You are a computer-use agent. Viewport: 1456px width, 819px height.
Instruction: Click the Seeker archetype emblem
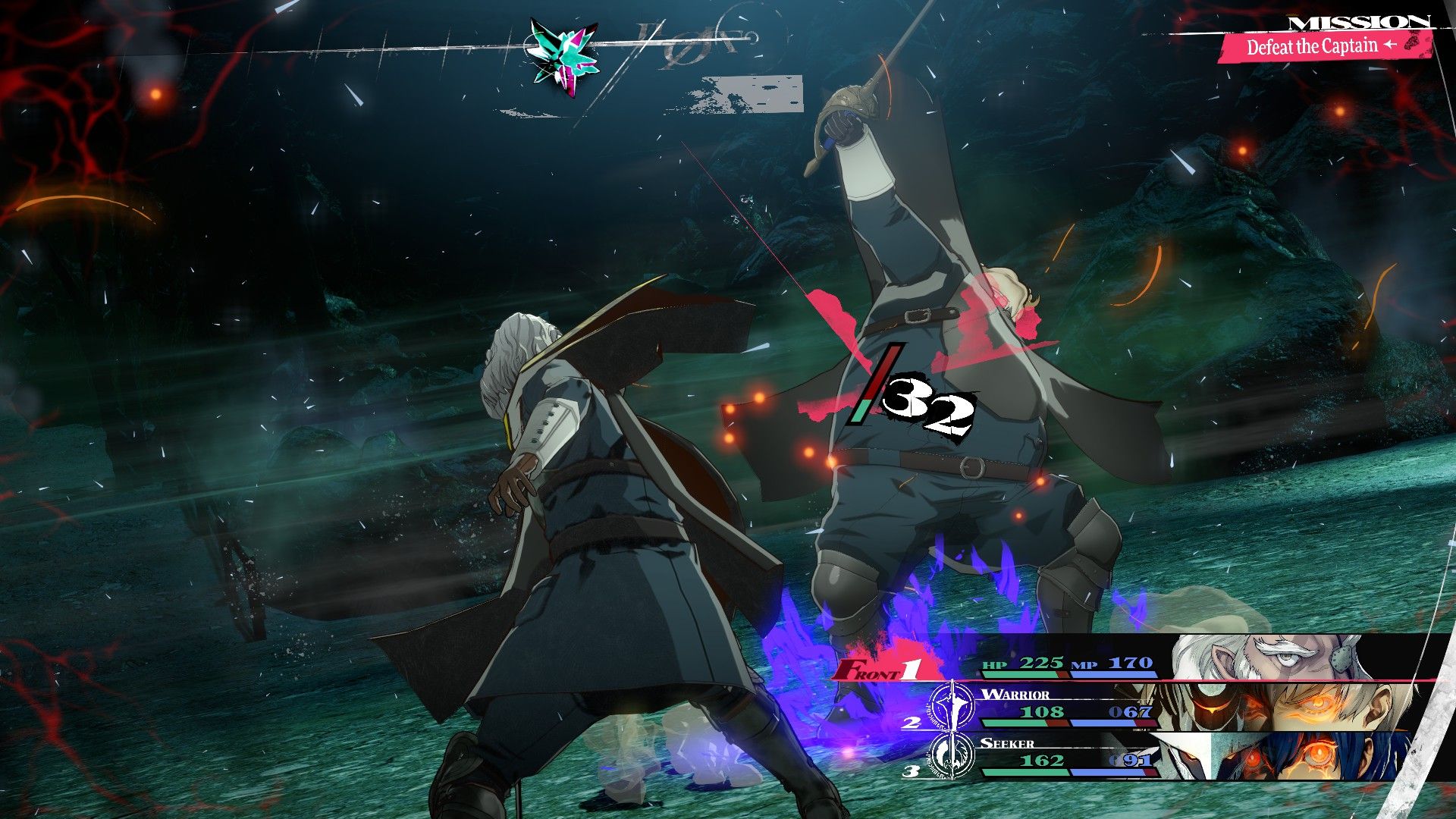952,755
